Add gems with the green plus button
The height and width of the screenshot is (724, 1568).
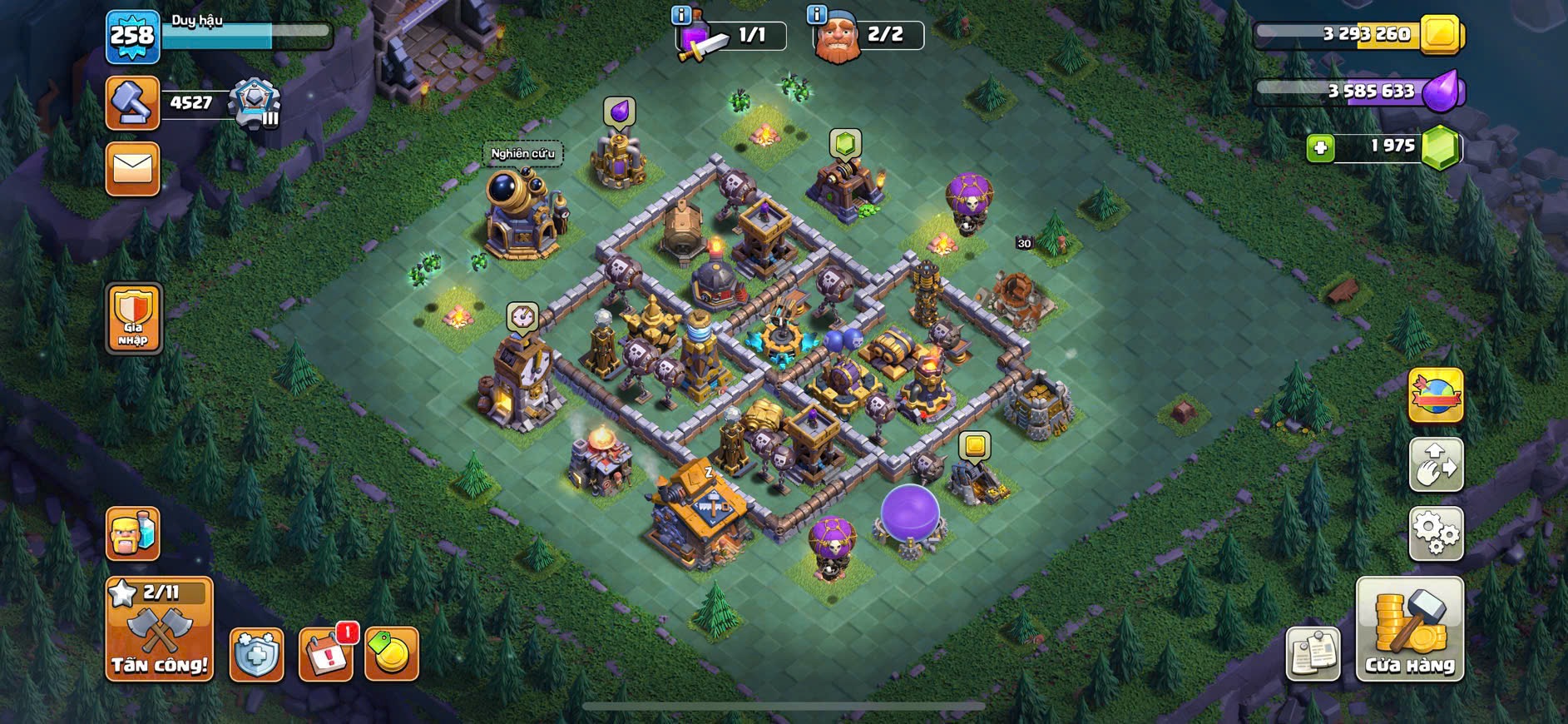coord(1320,148)
